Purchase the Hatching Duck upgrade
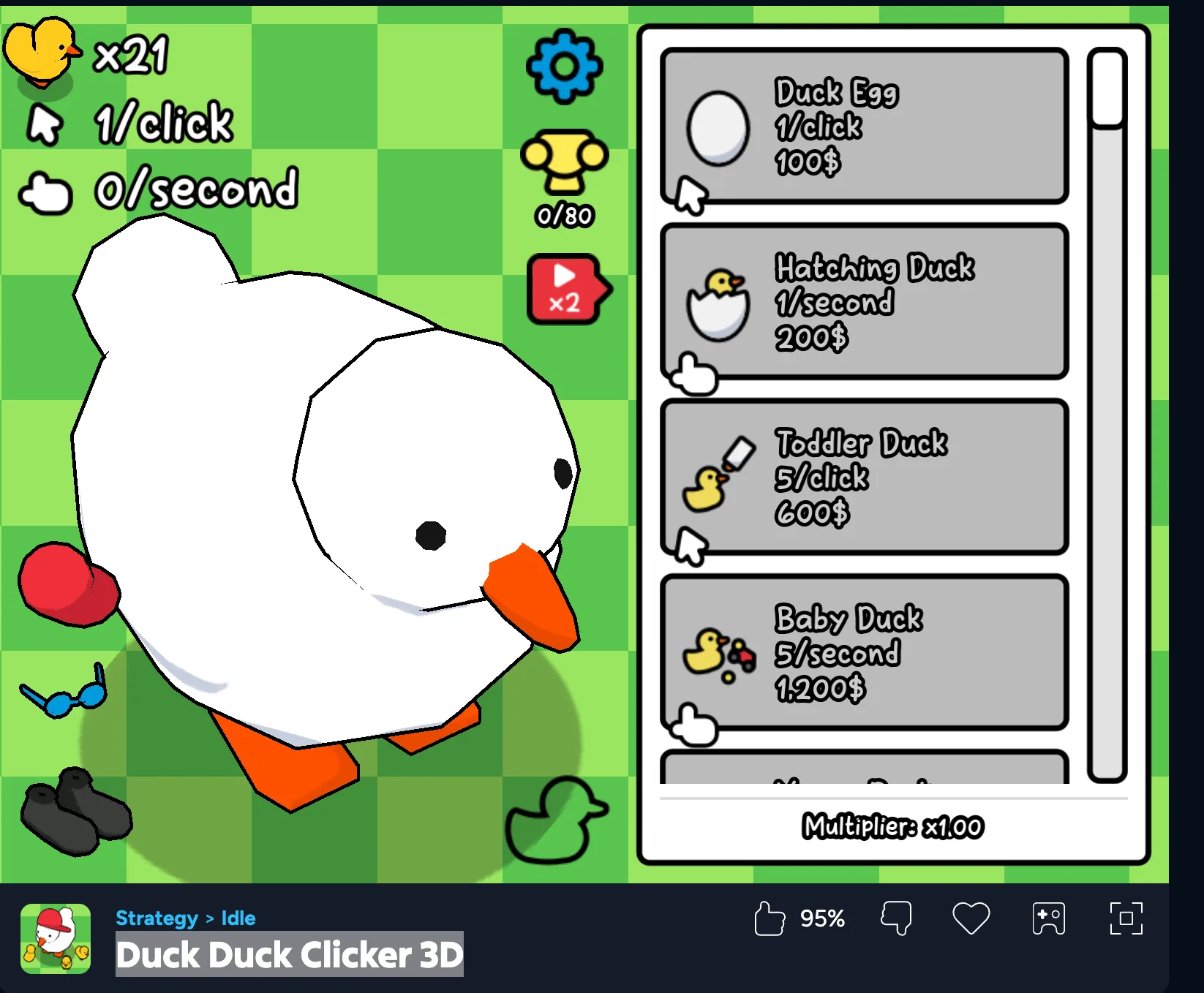 (x=864, y=302)
